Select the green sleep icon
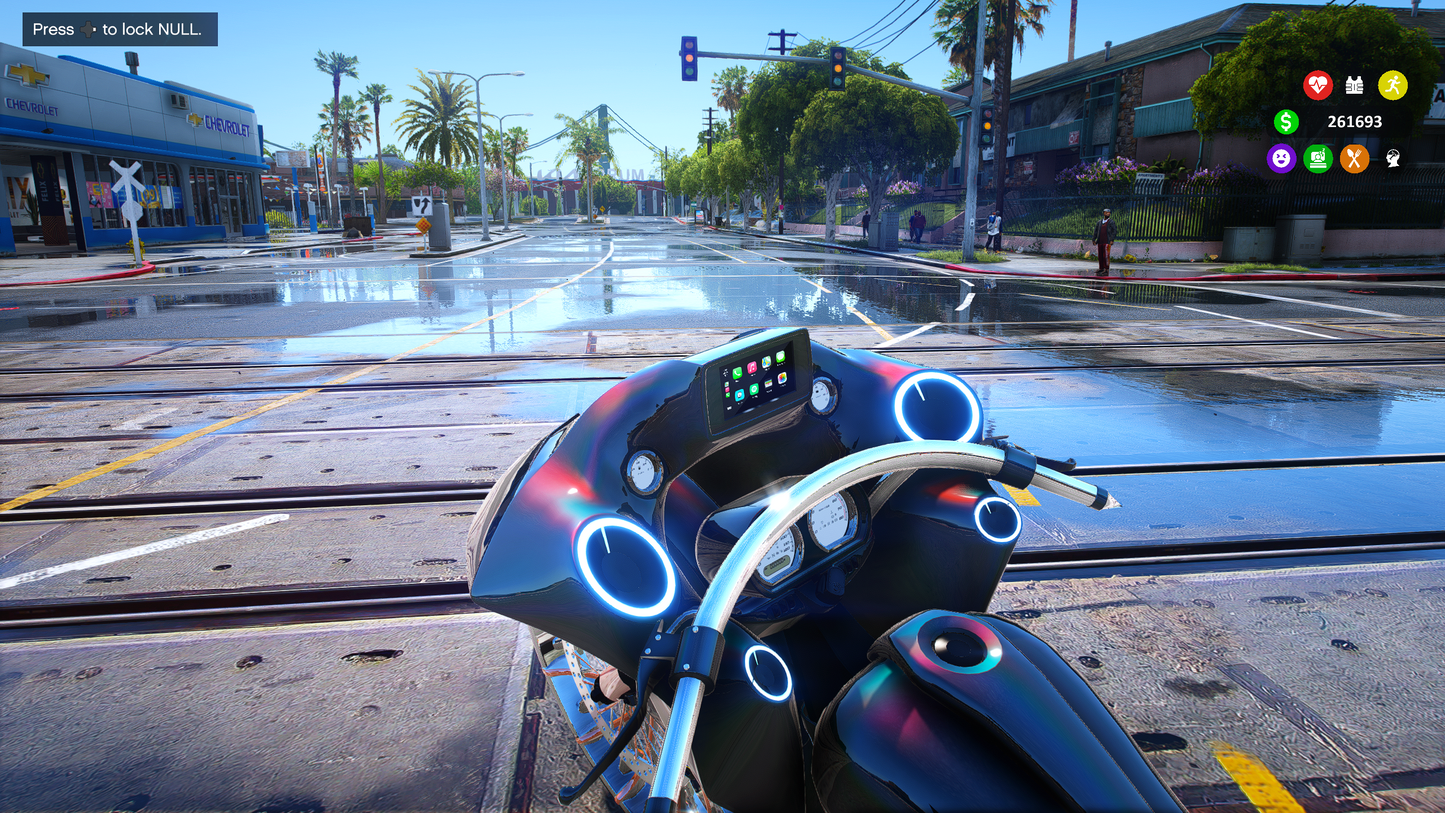 tap(1318, 158)
